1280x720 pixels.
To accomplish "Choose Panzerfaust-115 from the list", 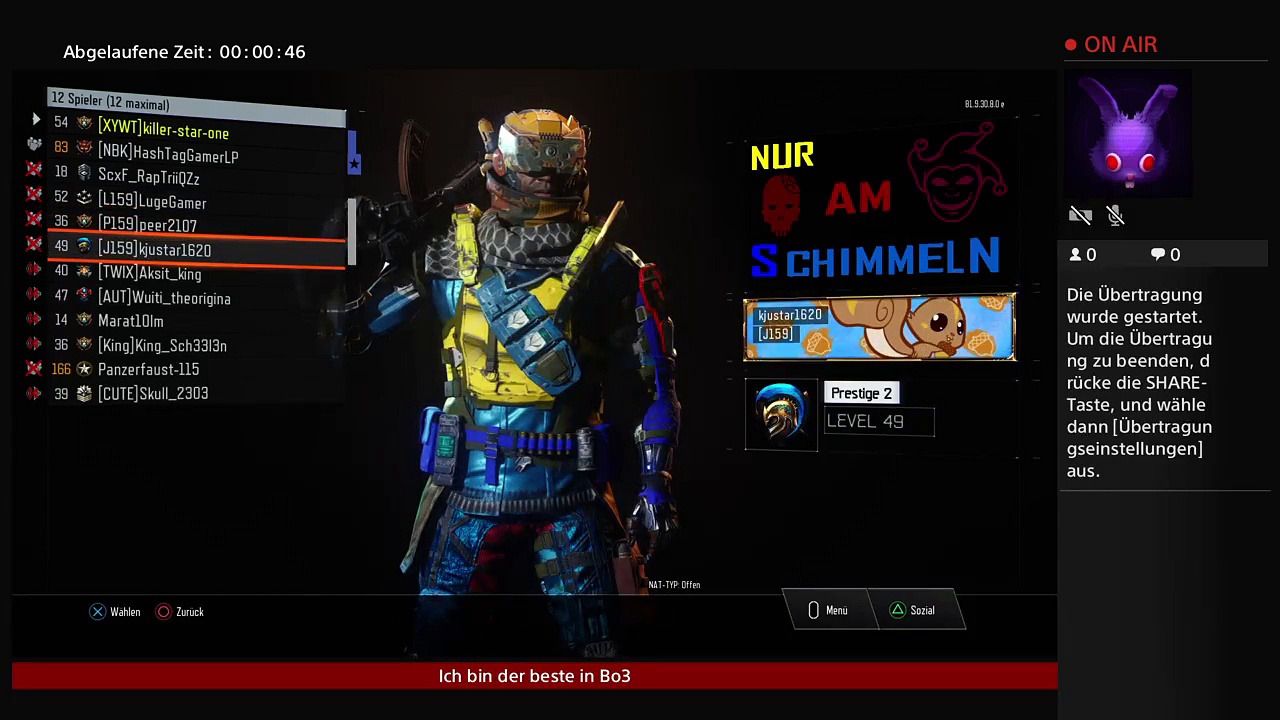I will (x=148, y=369).
